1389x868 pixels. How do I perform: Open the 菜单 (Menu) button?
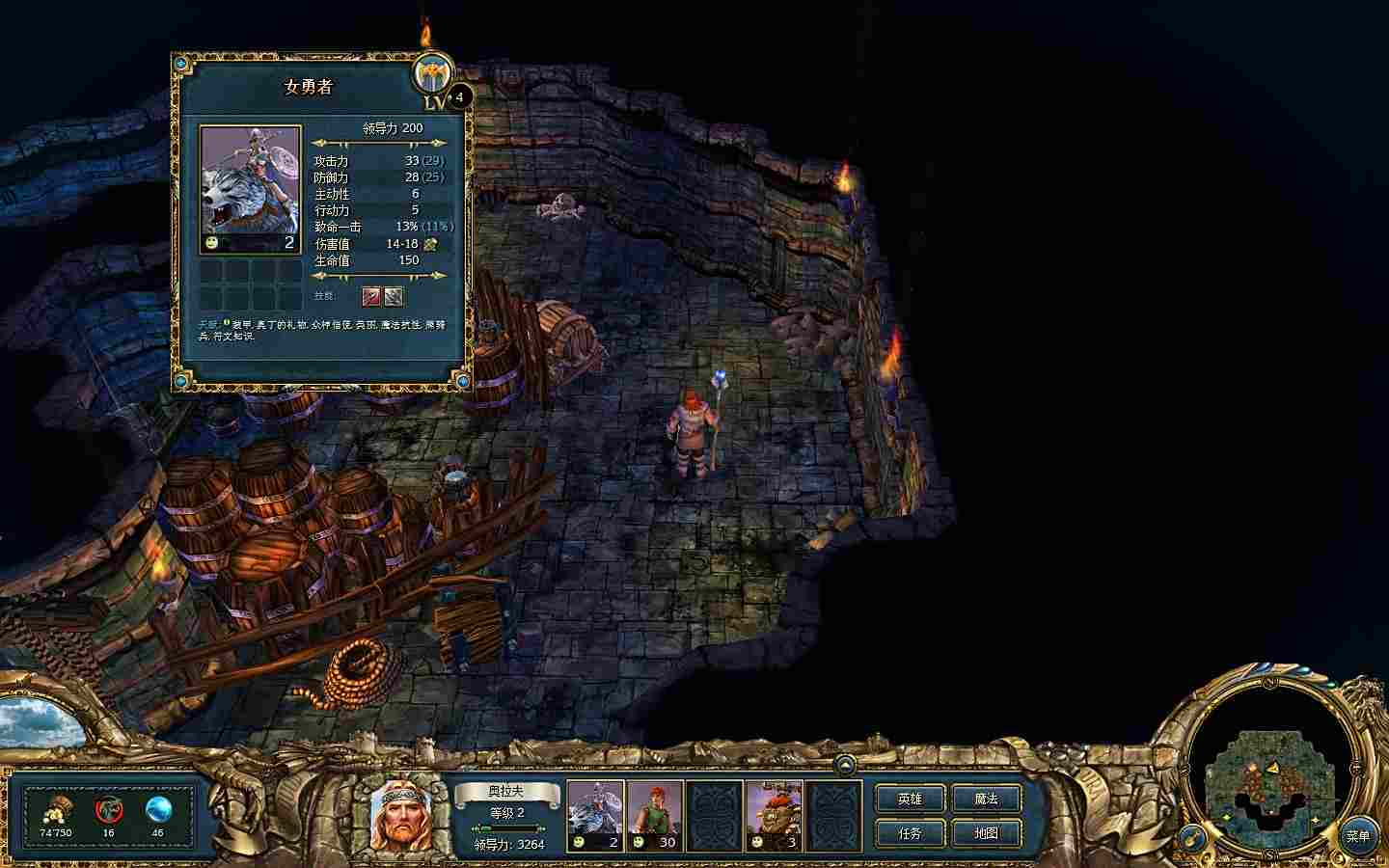coord(1358,836)
